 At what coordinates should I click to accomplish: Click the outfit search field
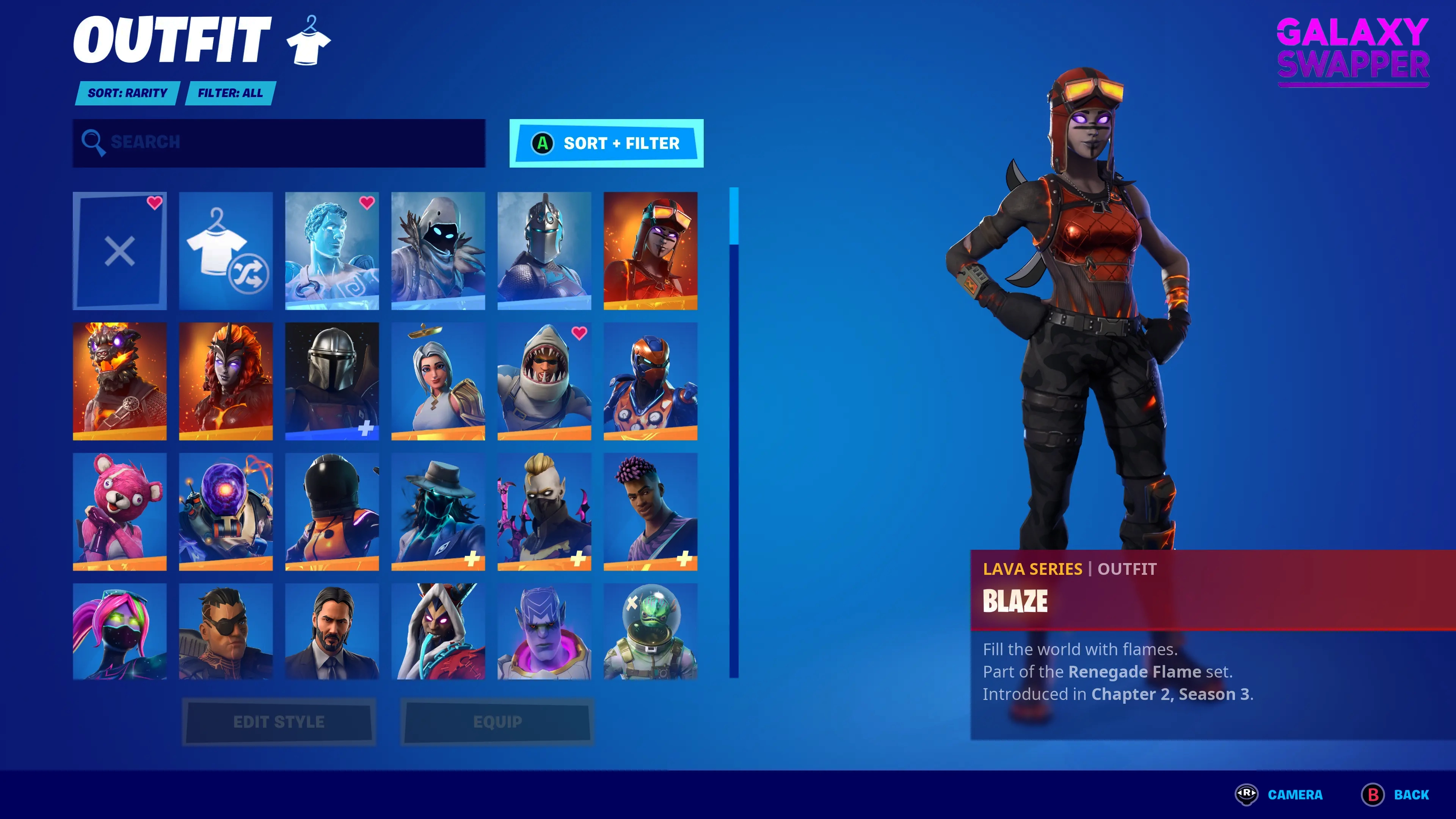[279, 143]
